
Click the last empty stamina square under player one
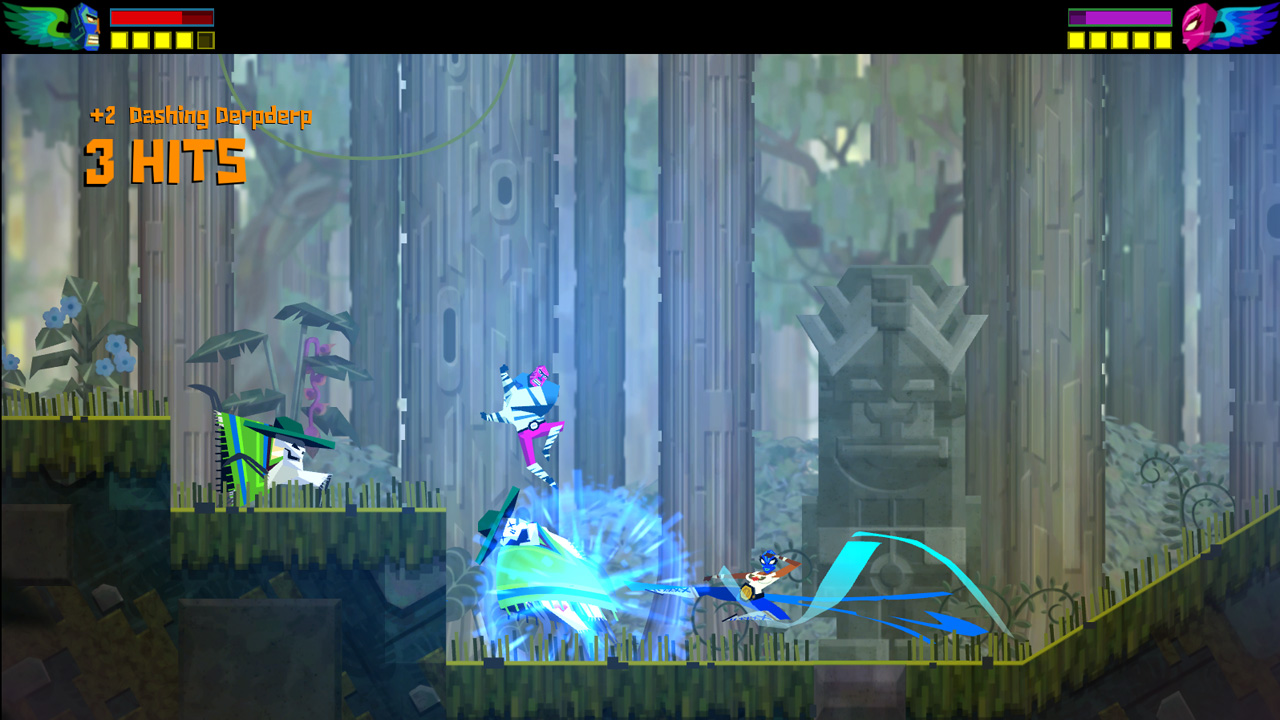click(x=204, y=40)
